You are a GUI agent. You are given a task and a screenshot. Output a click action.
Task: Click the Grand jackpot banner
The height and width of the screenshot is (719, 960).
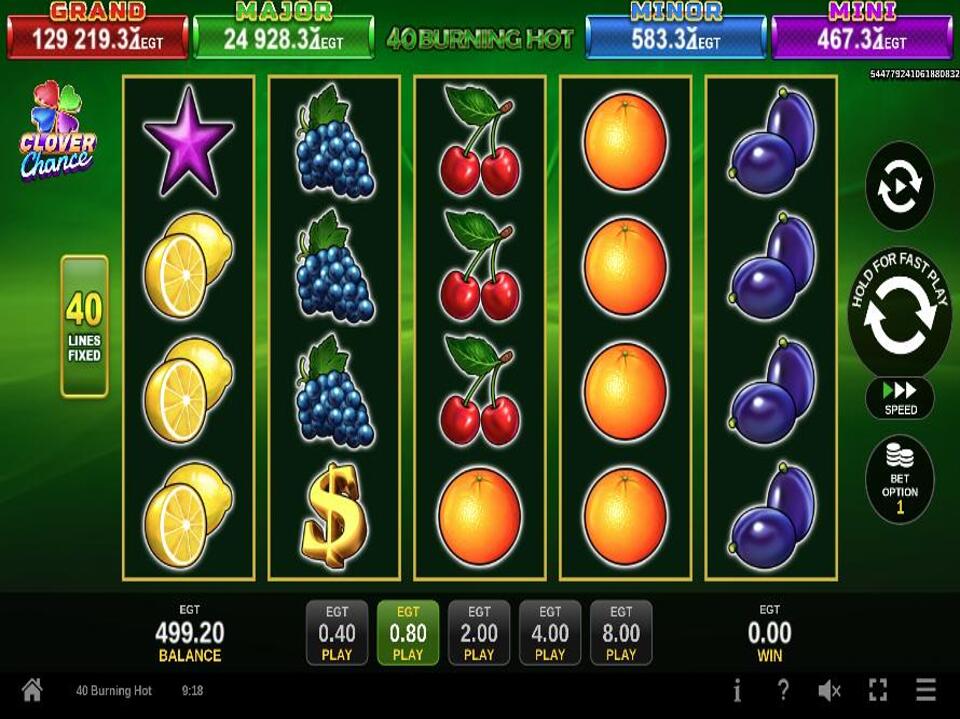click(x=97, y=31)
